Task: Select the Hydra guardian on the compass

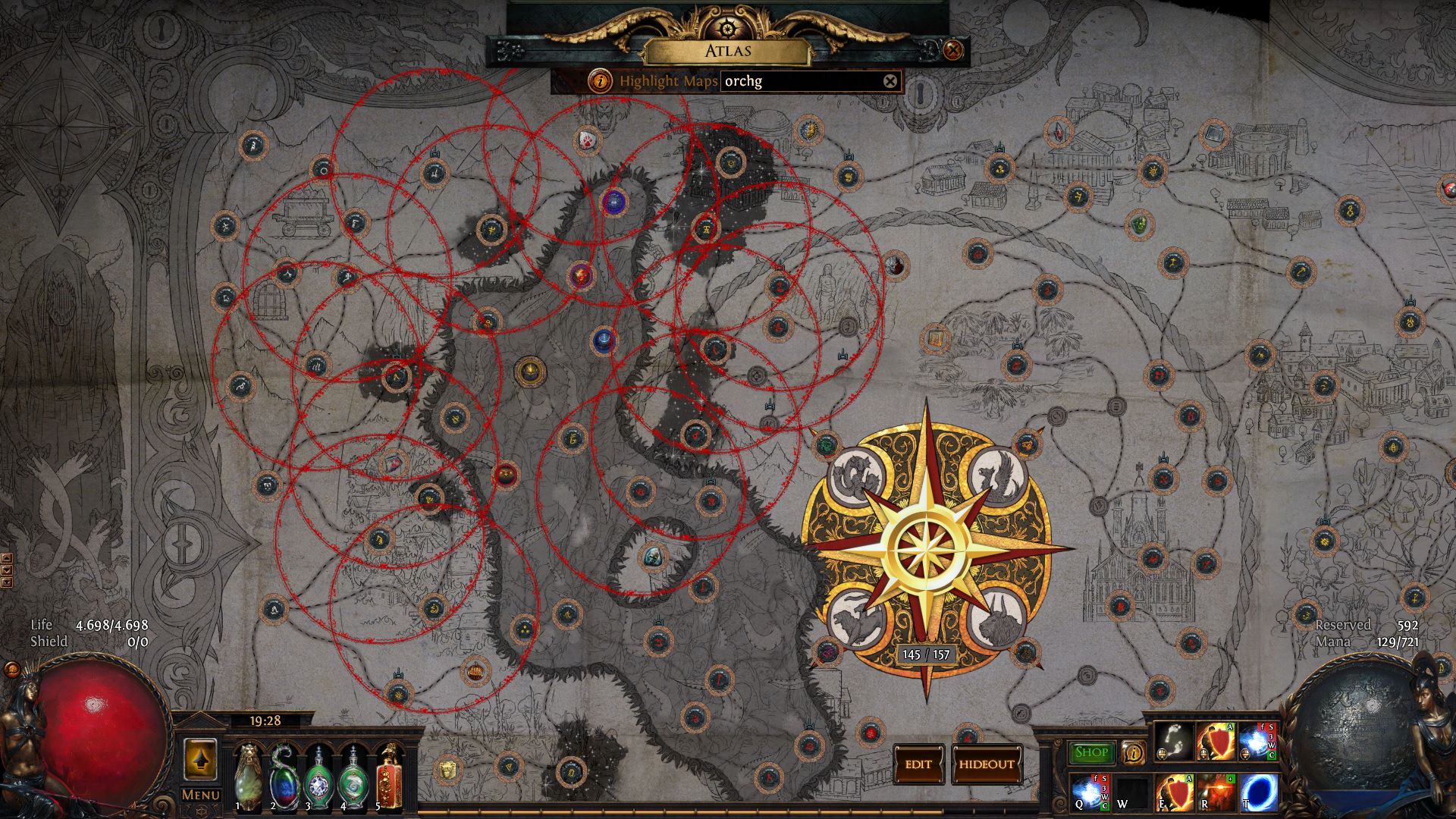Action: pos(856,475)
